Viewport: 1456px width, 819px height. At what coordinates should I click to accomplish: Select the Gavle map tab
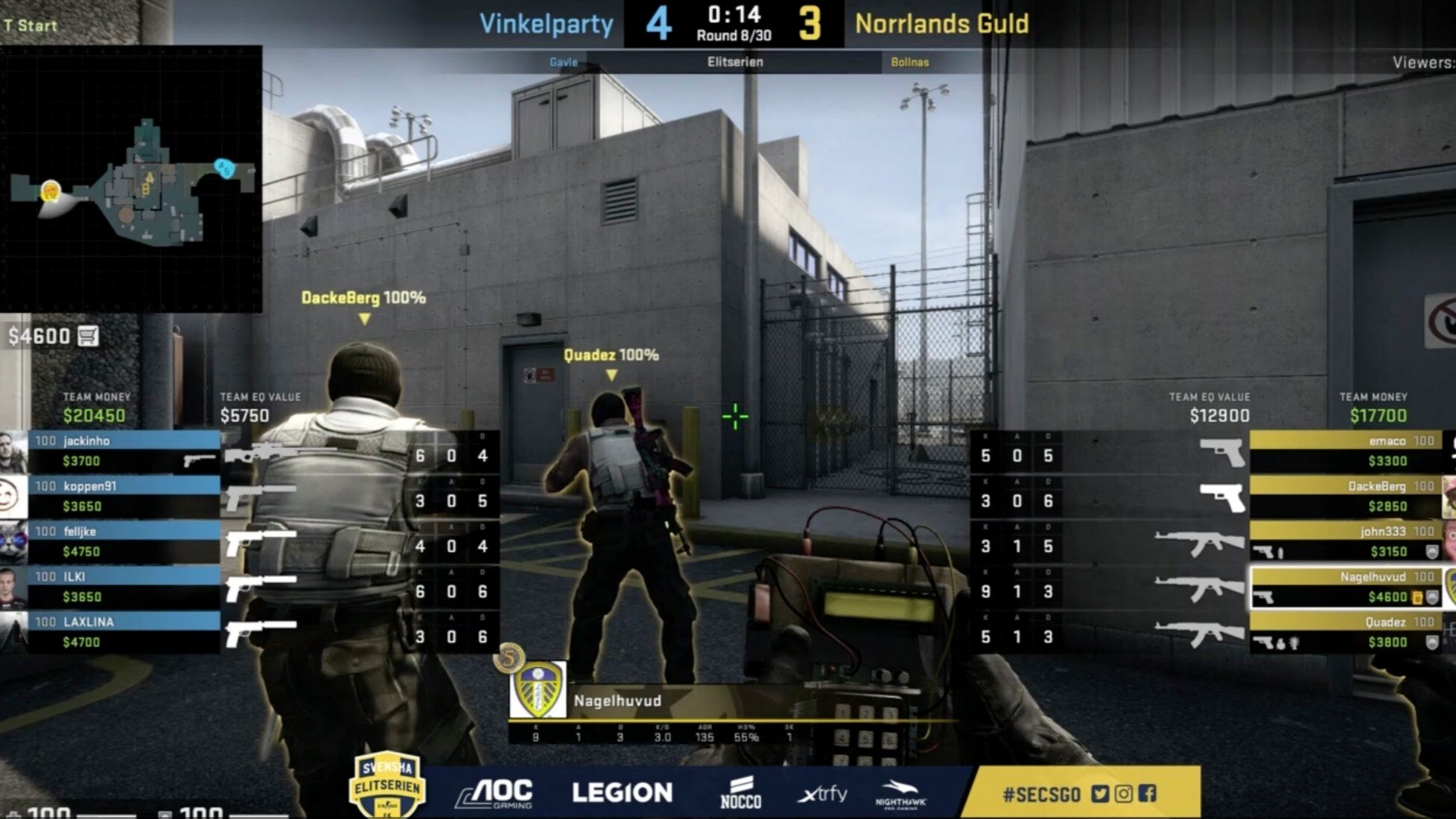(x=564, y=63)
